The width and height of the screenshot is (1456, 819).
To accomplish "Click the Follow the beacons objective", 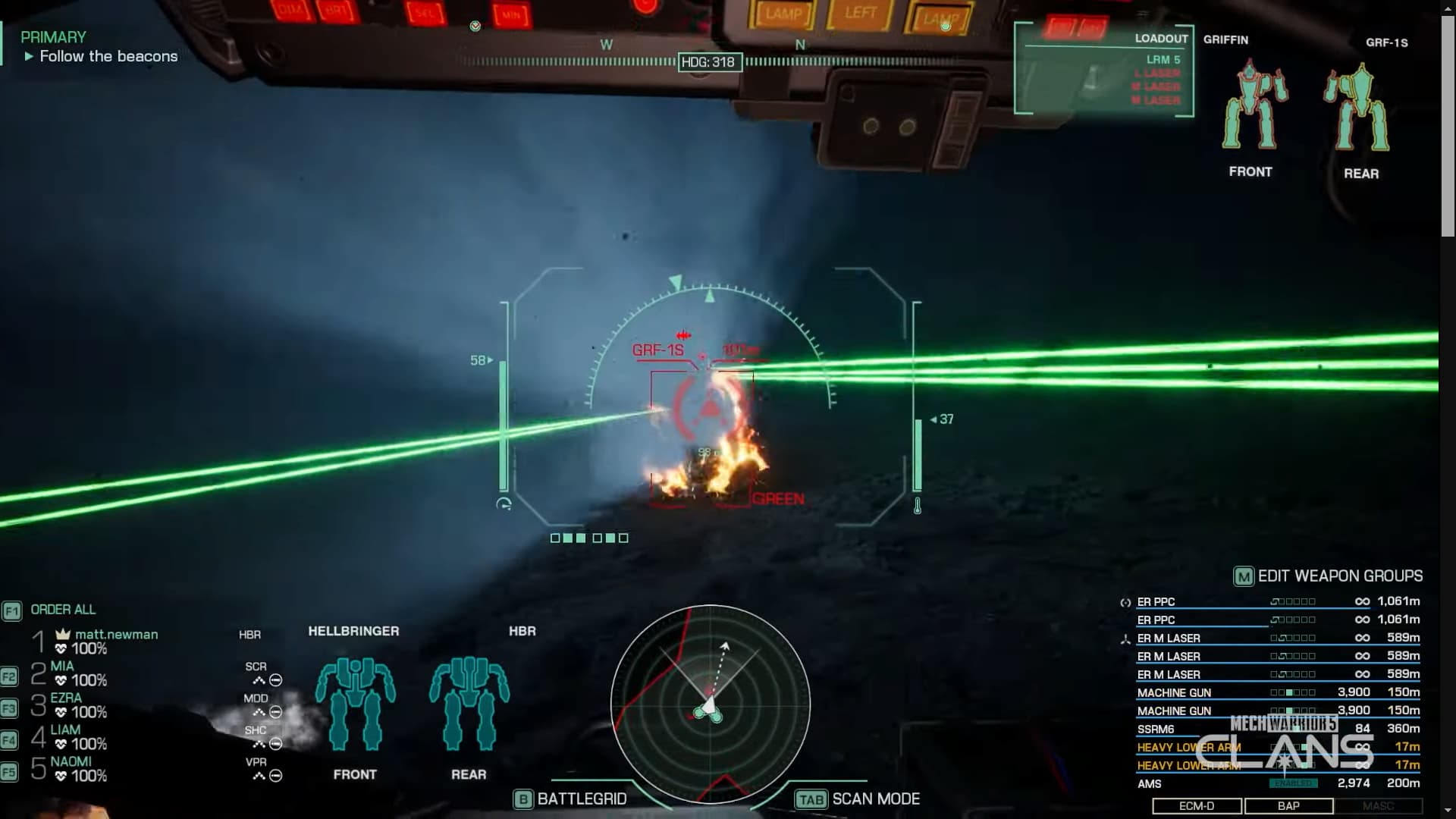I will coord(108,57).
